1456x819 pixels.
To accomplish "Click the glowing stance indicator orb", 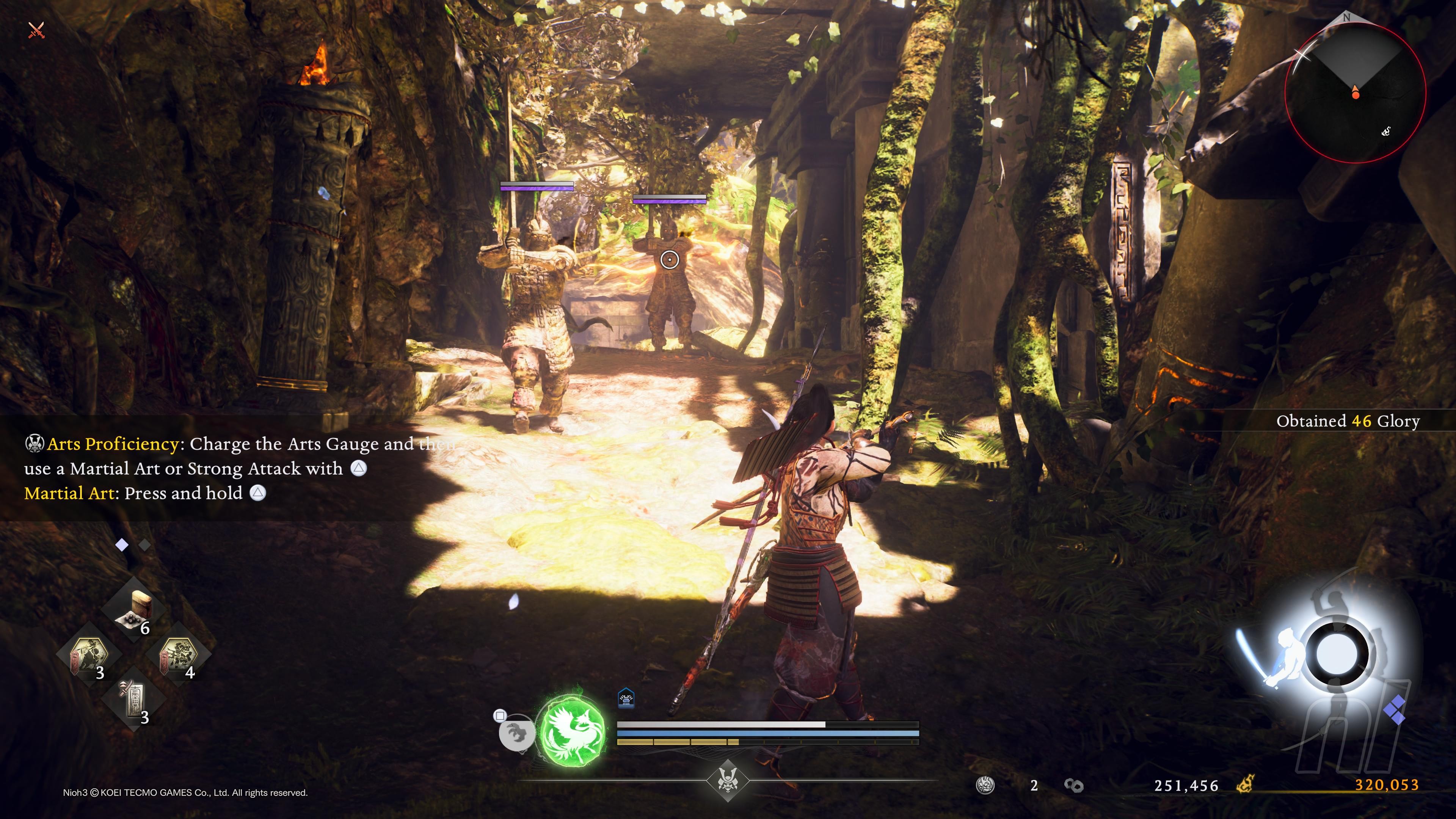I will [1336, 654].
